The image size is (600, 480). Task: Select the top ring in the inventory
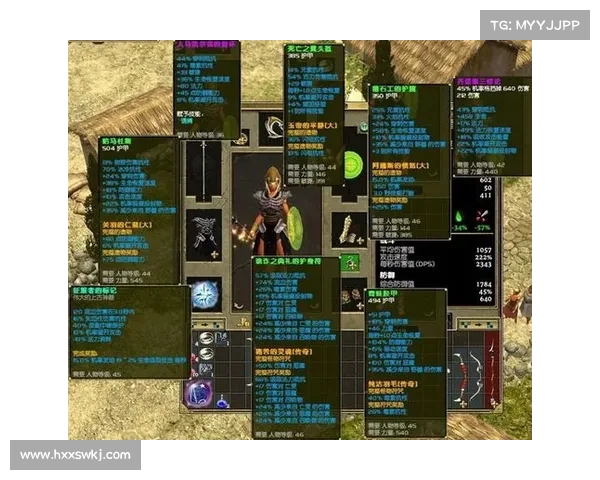click(205, 338)
